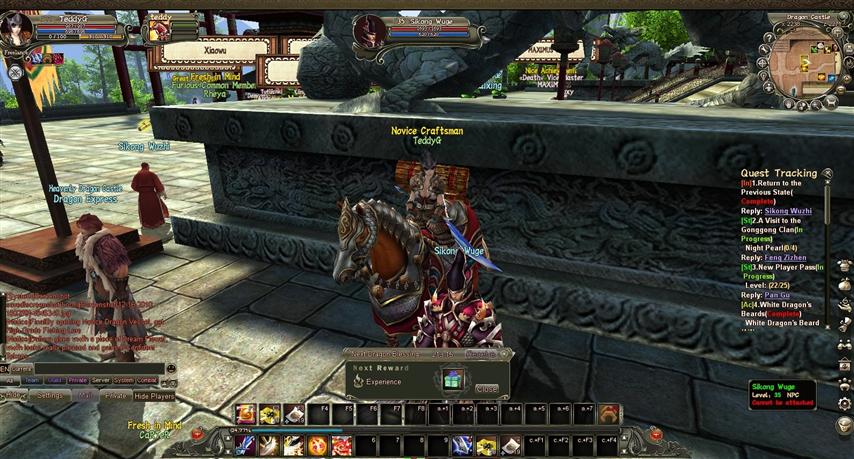Open the Settings button below chat
Viewport: 854px width, 459px height.
50,396
